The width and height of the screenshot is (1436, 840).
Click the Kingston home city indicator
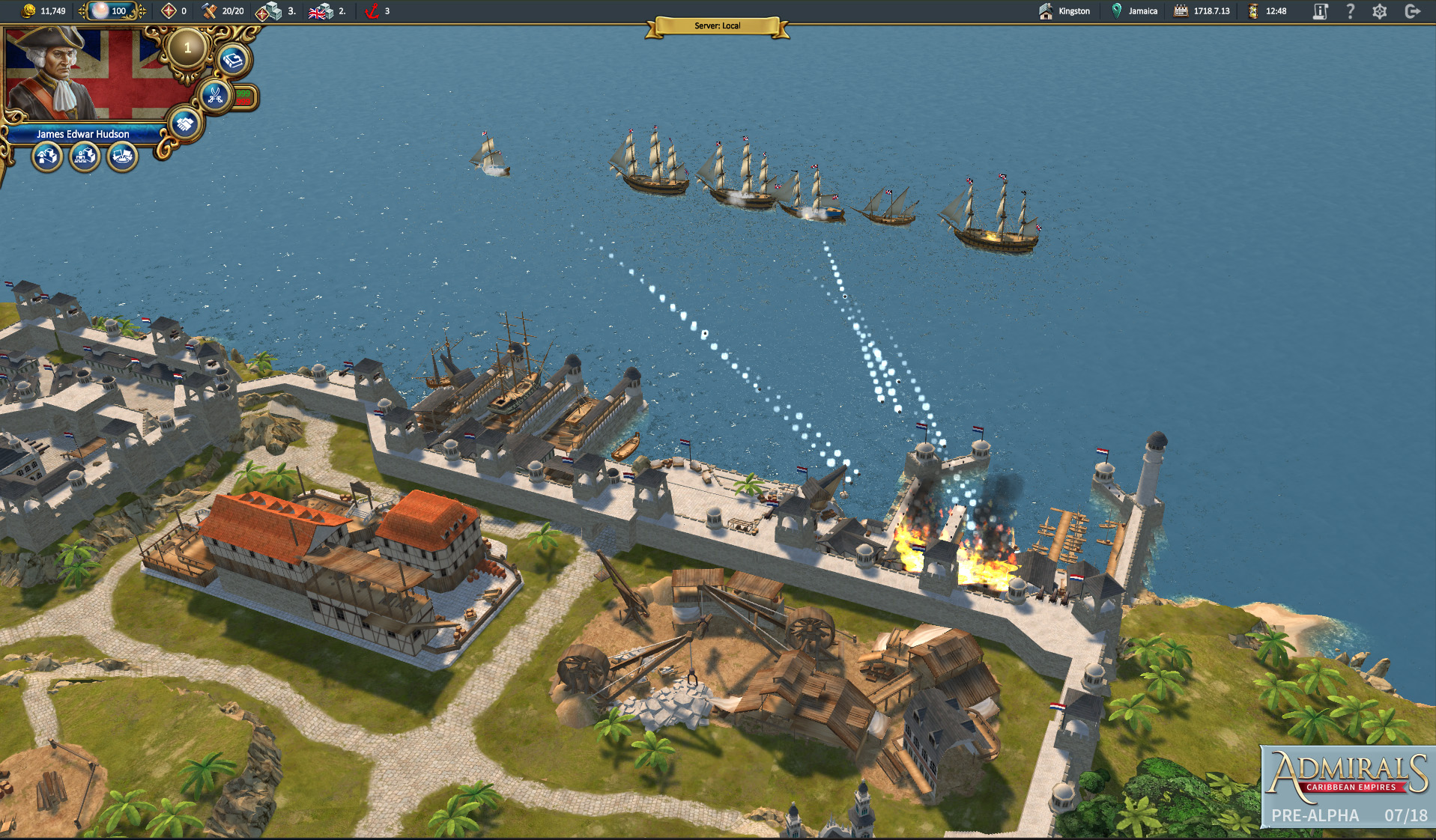1065,11
